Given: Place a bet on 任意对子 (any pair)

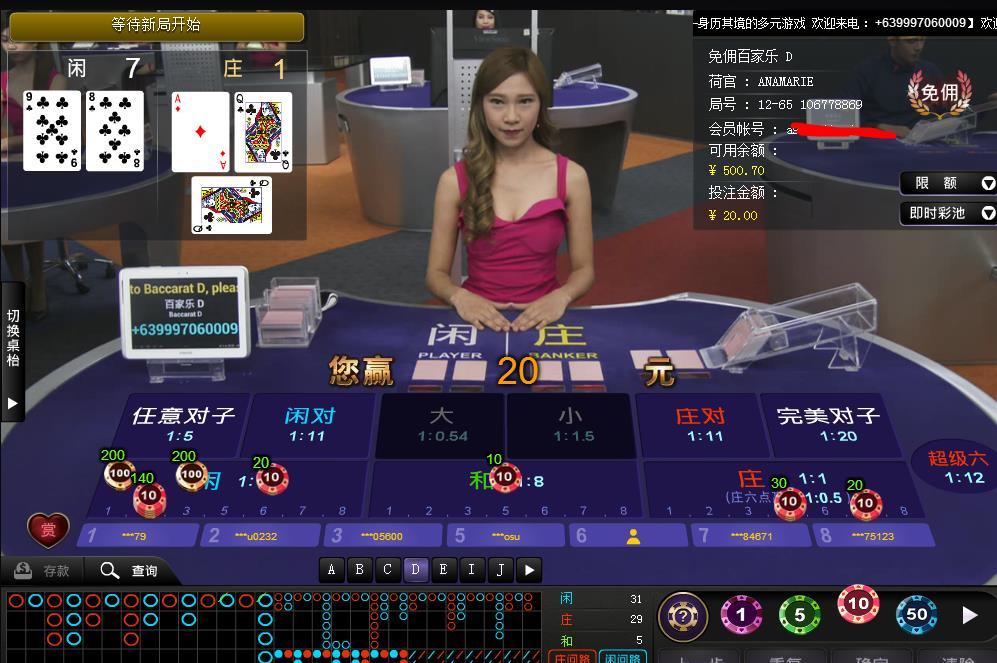Looking at the screenshot, I should (181, 424).
